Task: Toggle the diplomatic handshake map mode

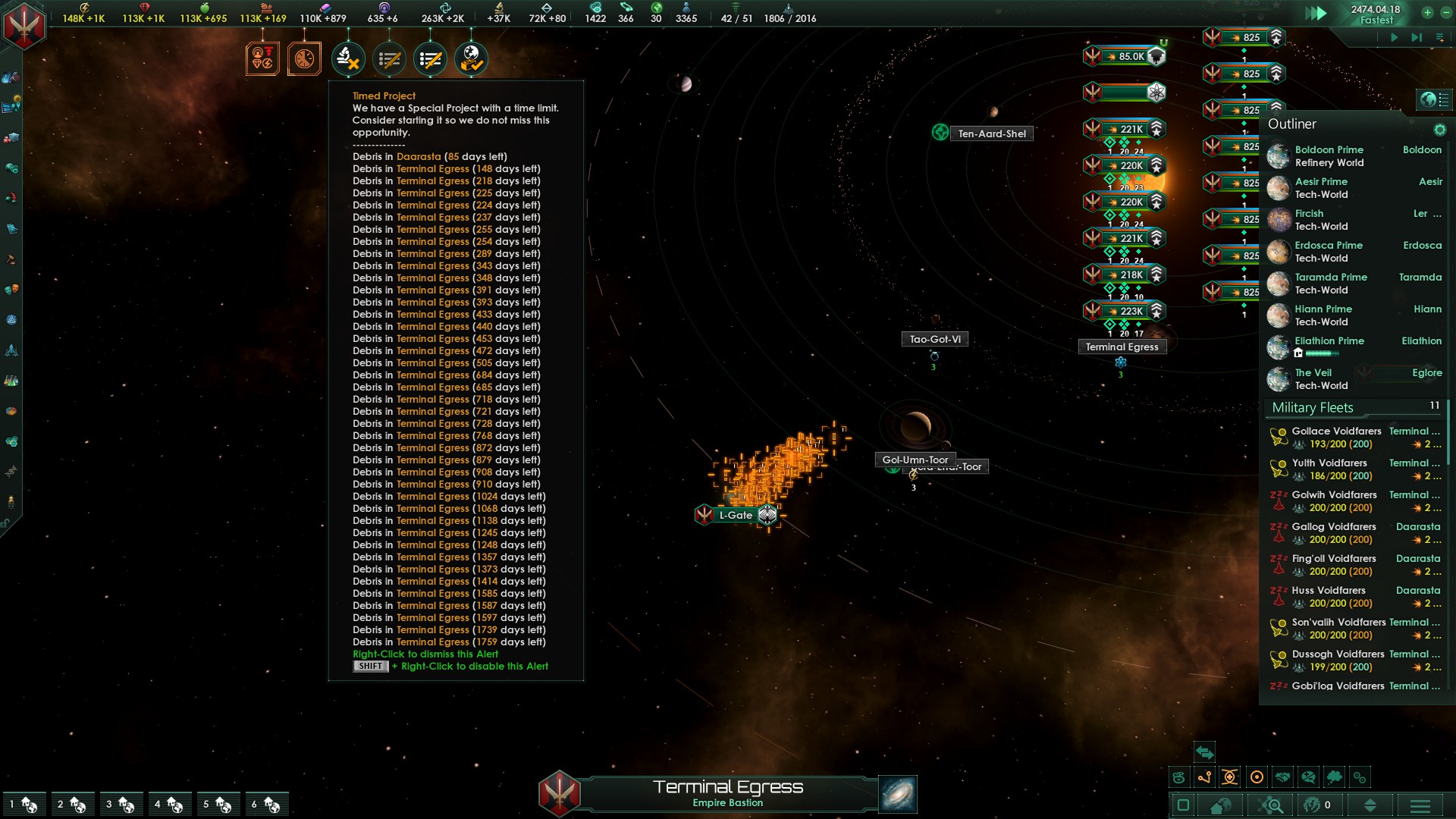Action: coord(1282,777)
